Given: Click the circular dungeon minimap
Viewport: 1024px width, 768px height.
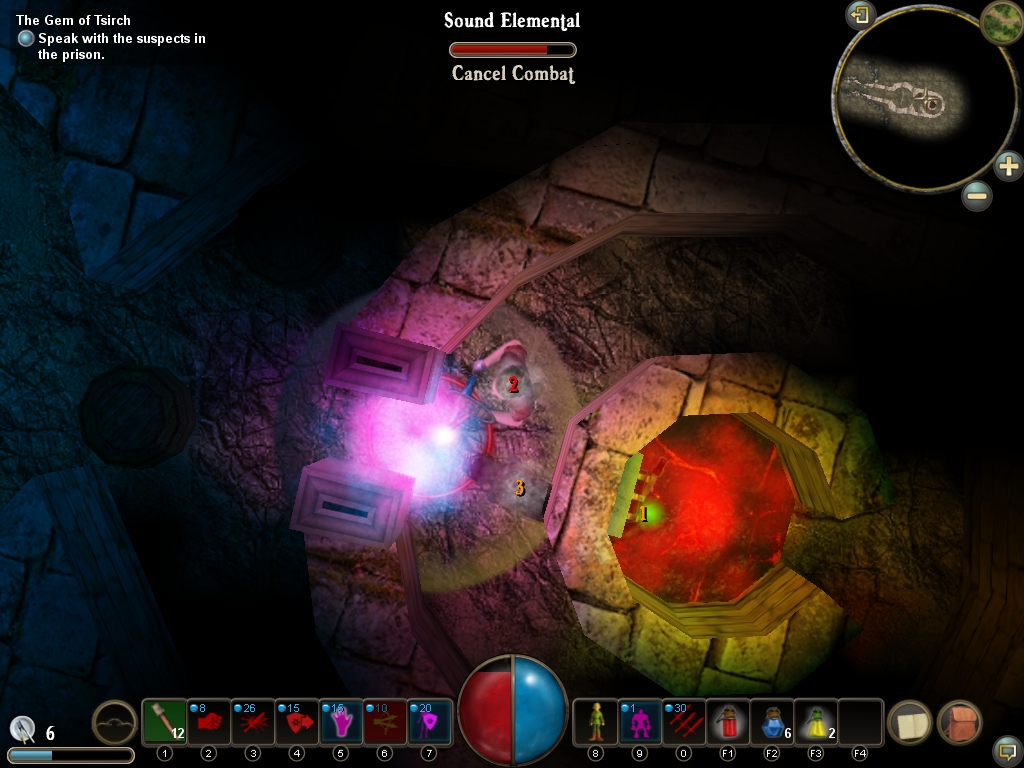Looking at the screenshot, I should click(904, 100).
